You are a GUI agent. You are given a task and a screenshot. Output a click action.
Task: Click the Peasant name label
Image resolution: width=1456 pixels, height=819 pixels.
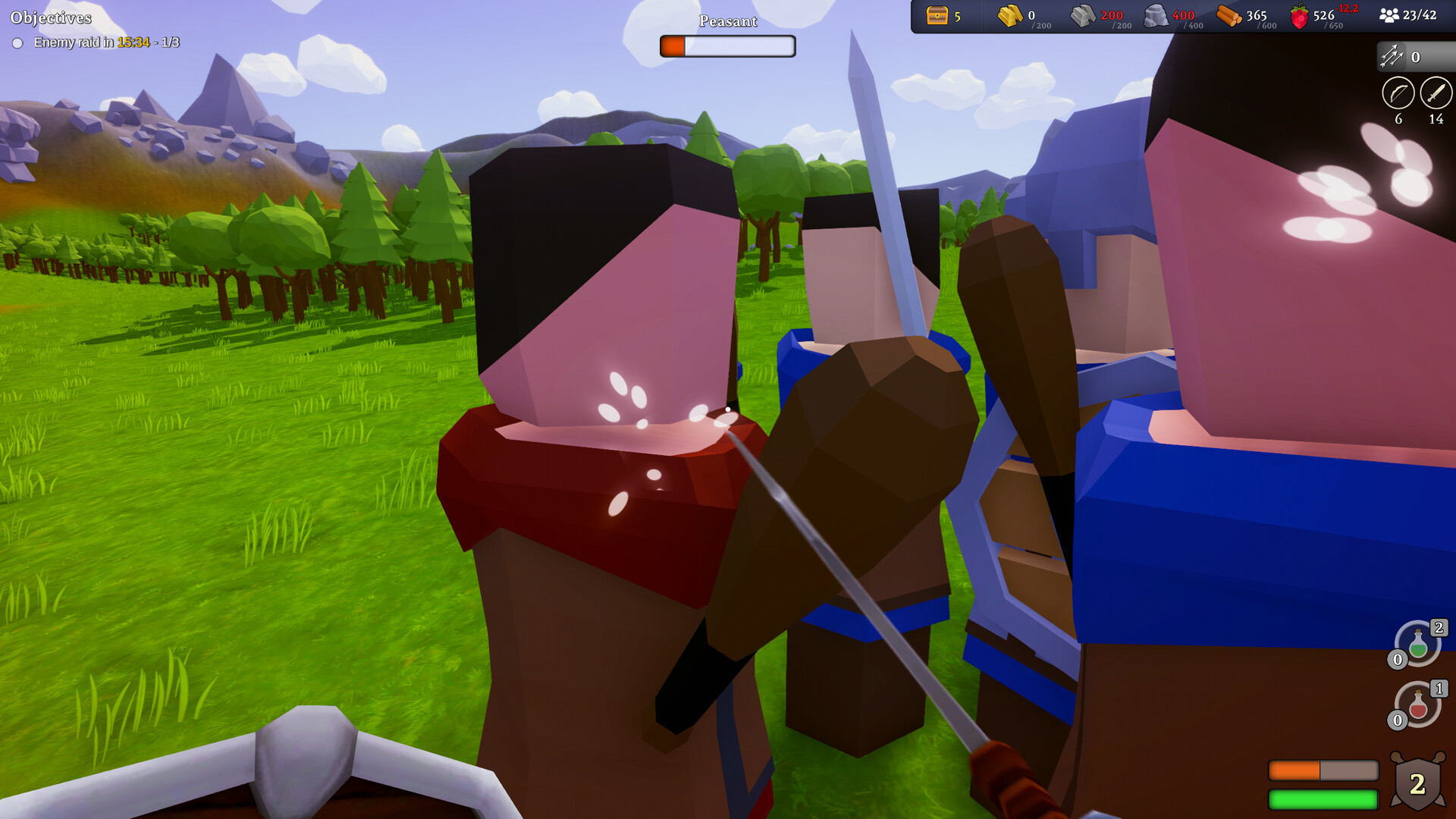pos(727,21)
